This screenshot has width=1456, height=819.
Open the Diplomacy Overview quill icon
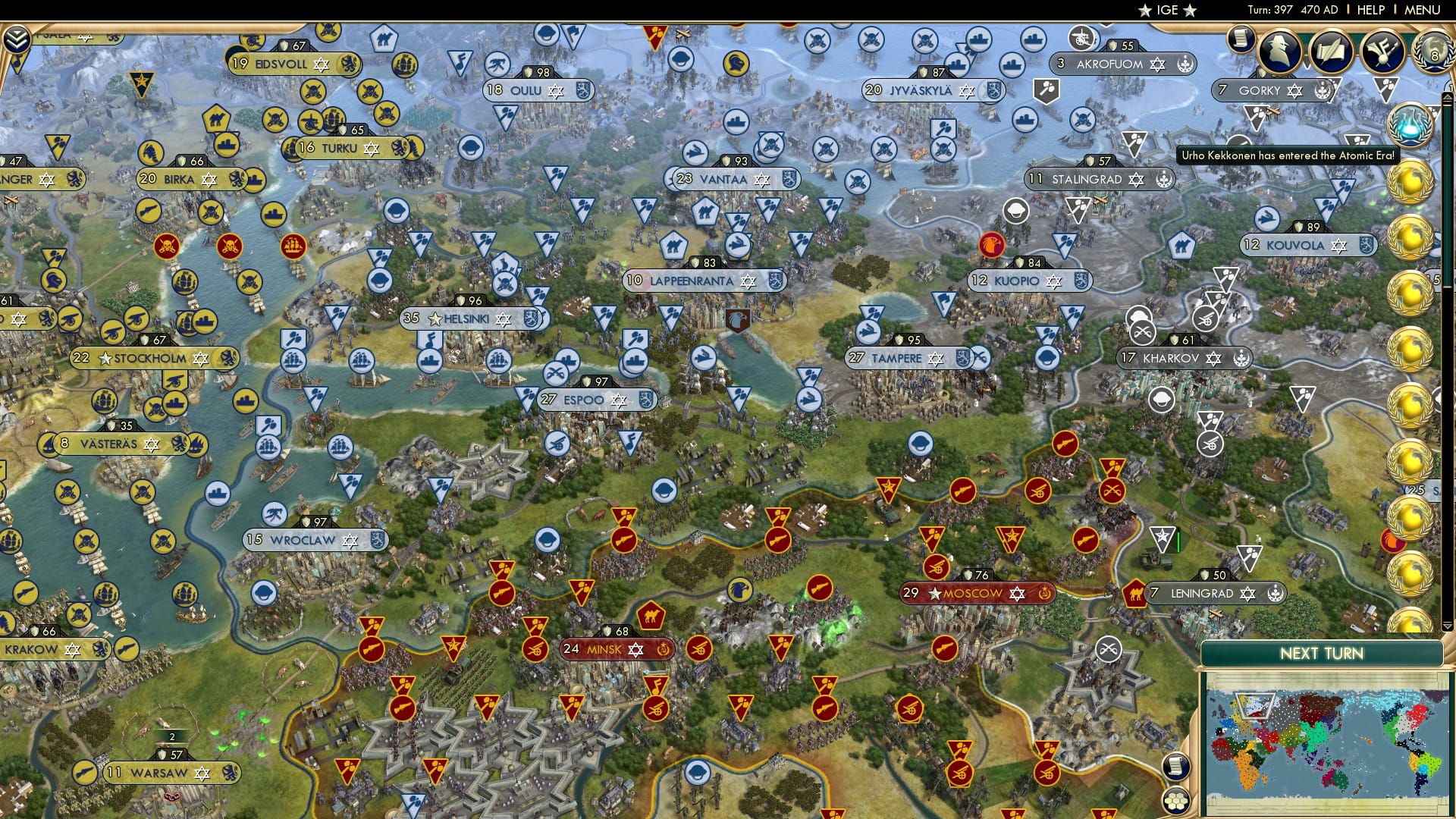(1332, 52)
